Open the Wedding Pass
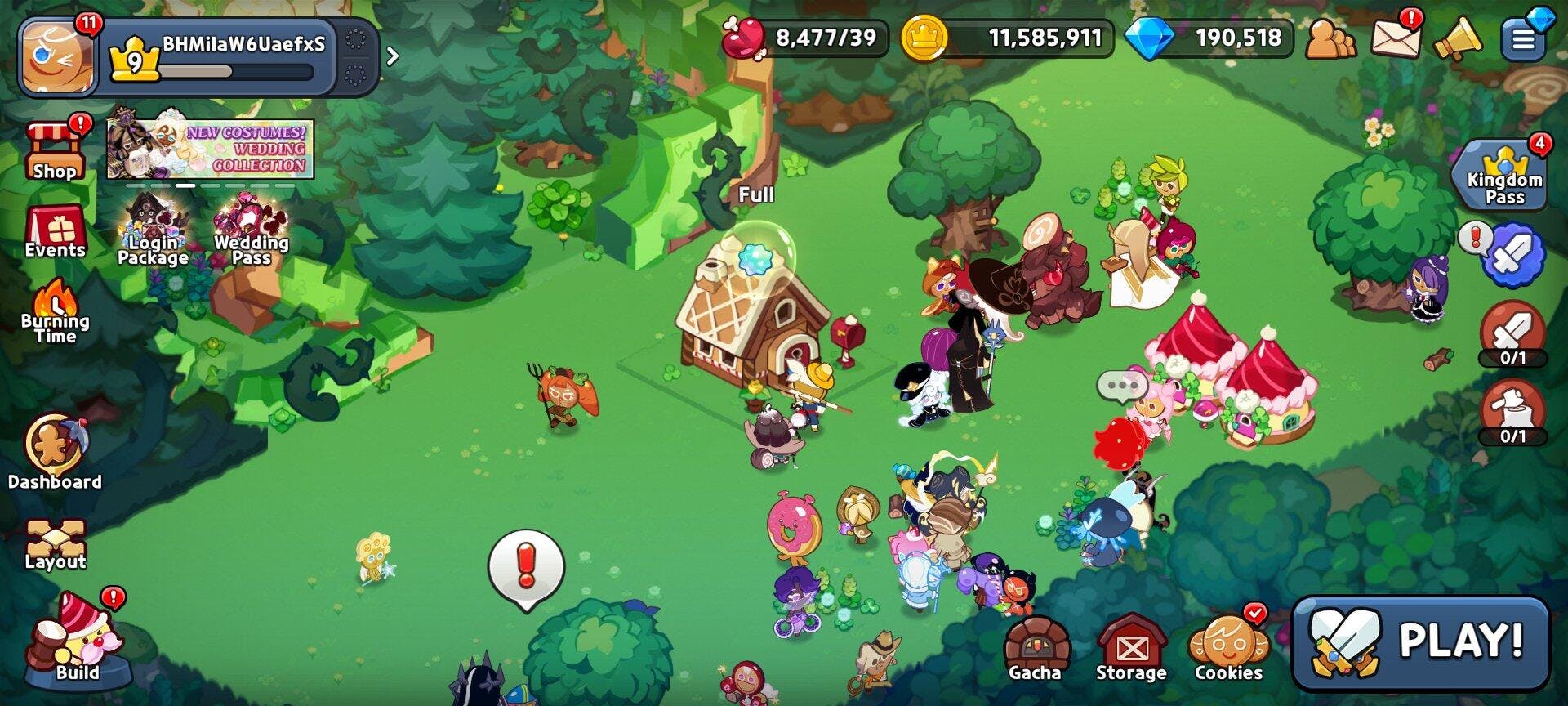The height and width of the screenshot is (706, 1568). click(x=251, y=233)
